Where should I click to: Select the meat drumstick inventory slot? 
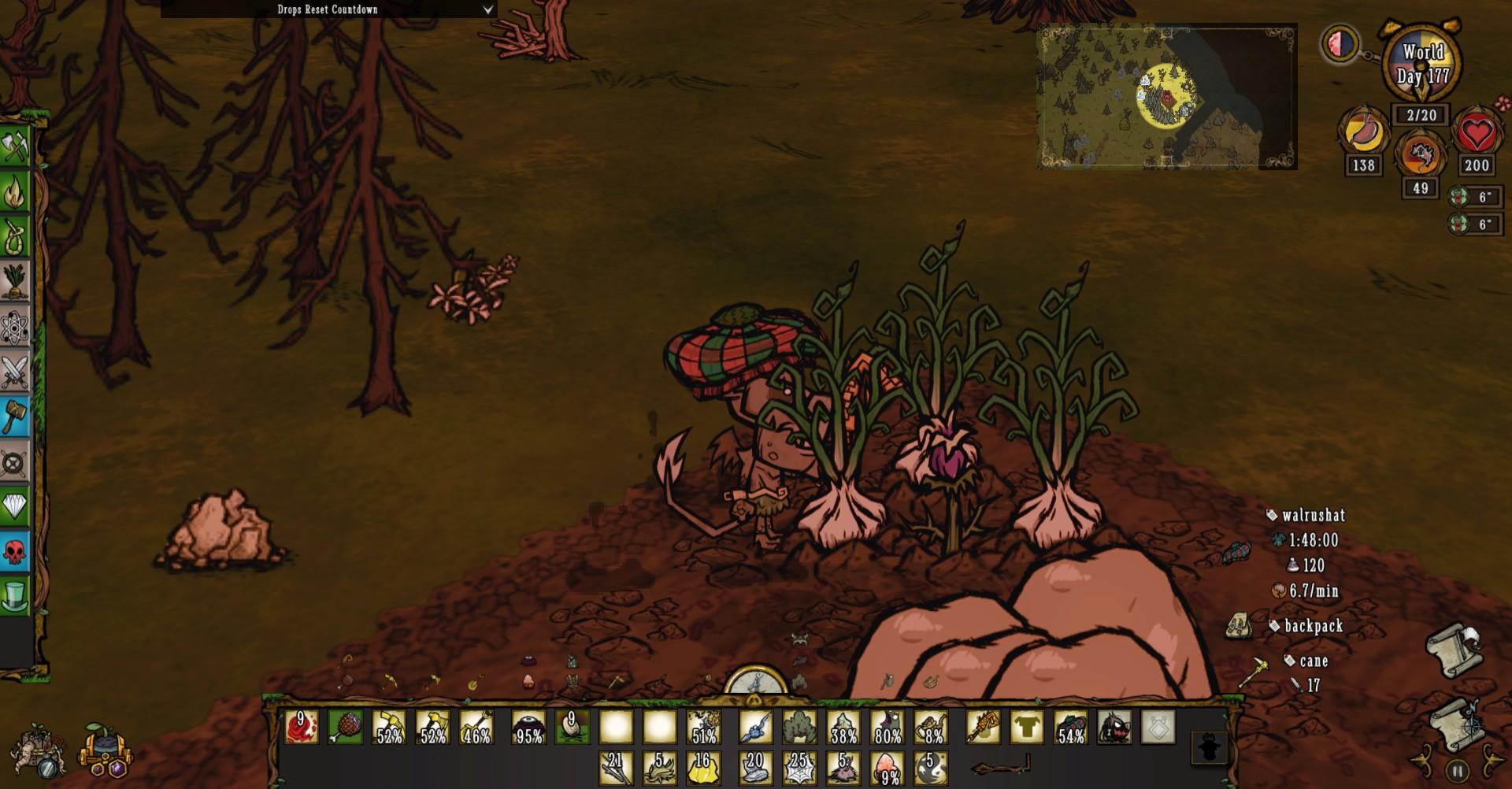point(346,727)
